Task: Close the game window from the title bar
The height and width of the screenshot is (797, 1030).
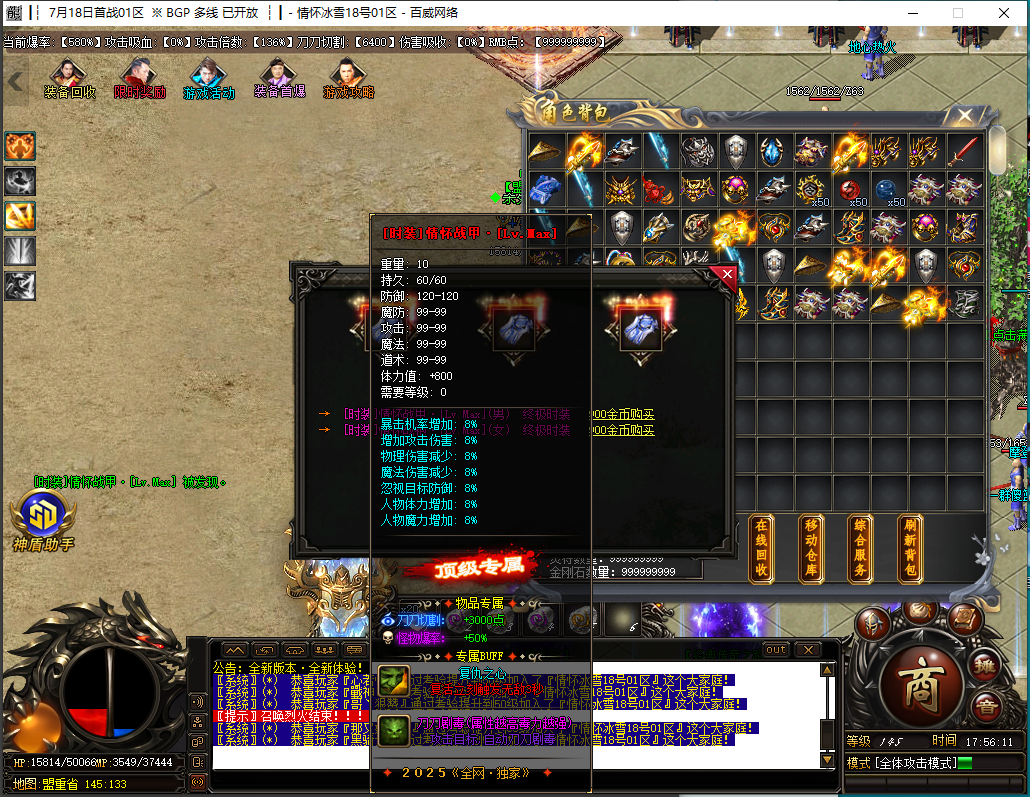Action: pos(1004,13)
